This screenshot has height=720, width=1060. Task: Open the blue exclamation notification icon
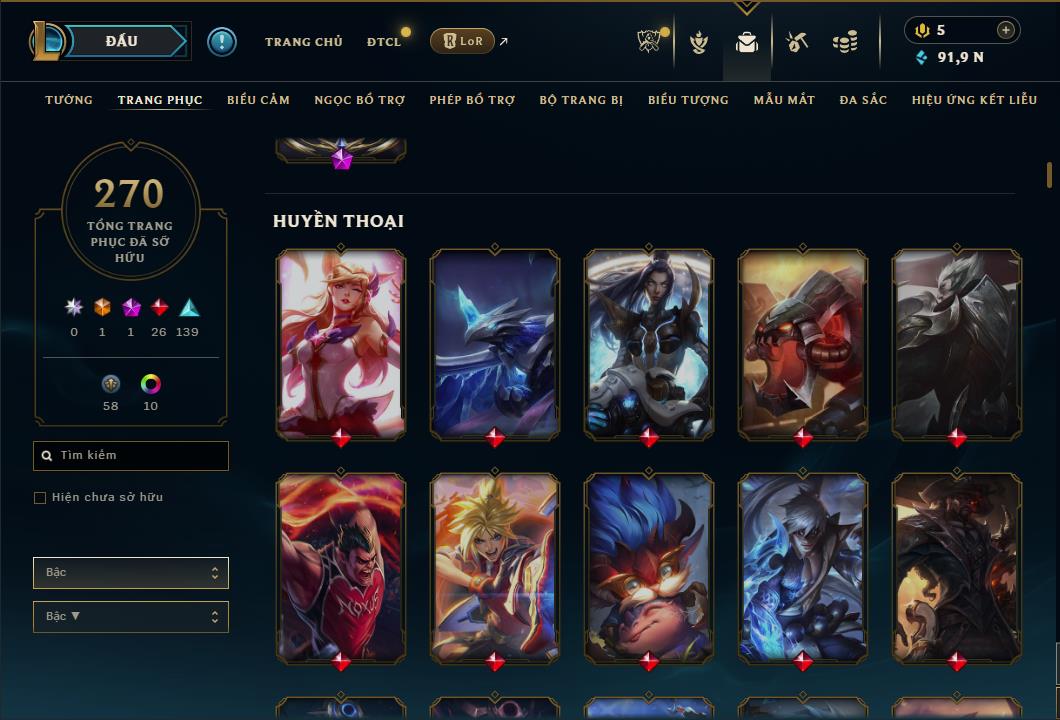point(221,41)
